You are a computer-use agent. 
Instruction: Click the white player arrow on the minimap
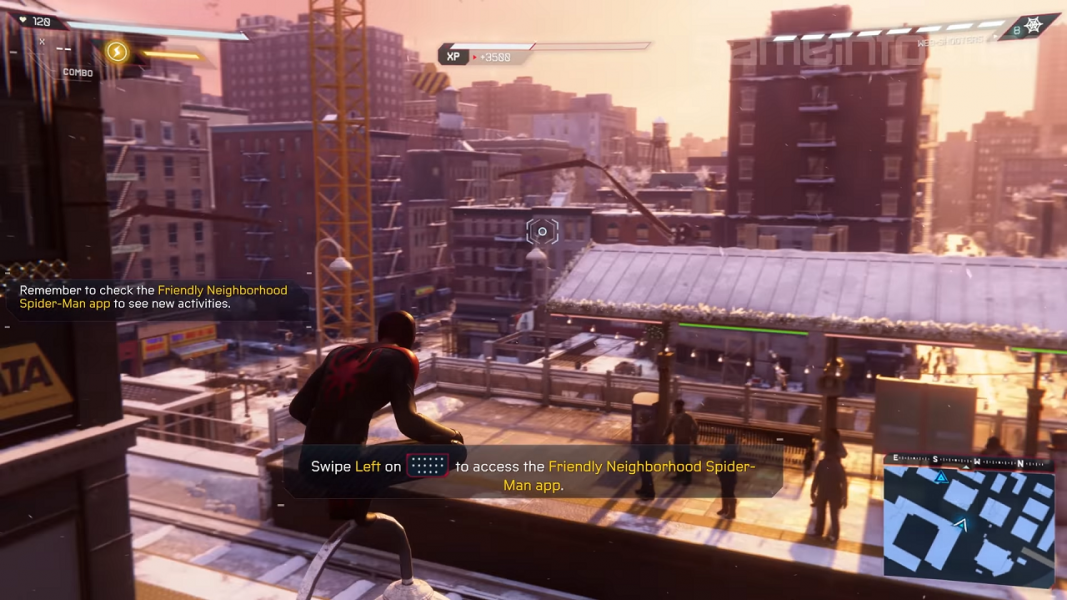[x=962, y=523]
